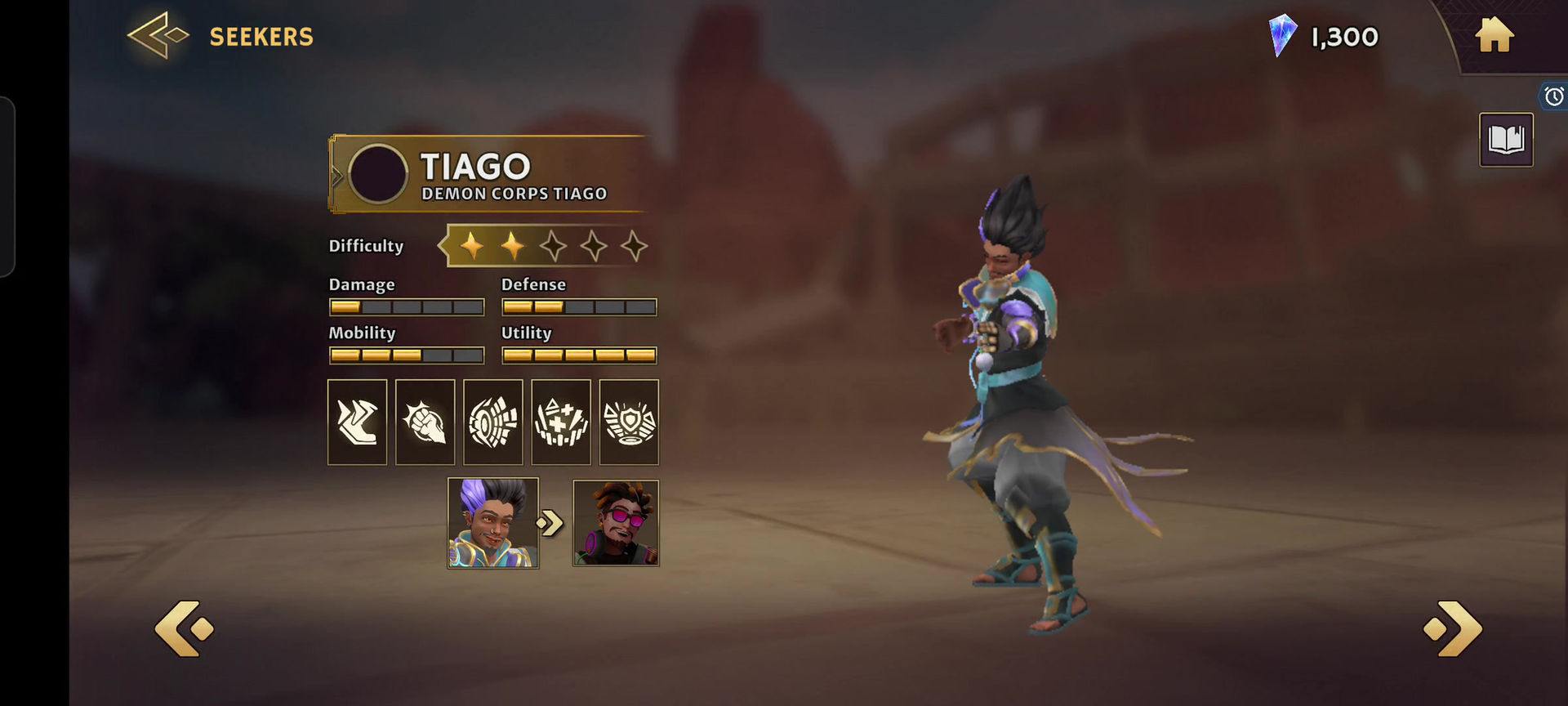Screen dimensions: 1568x706
Task: Choose the purple-haired Demon Corps Tiago skin
Action: [493, 523]
